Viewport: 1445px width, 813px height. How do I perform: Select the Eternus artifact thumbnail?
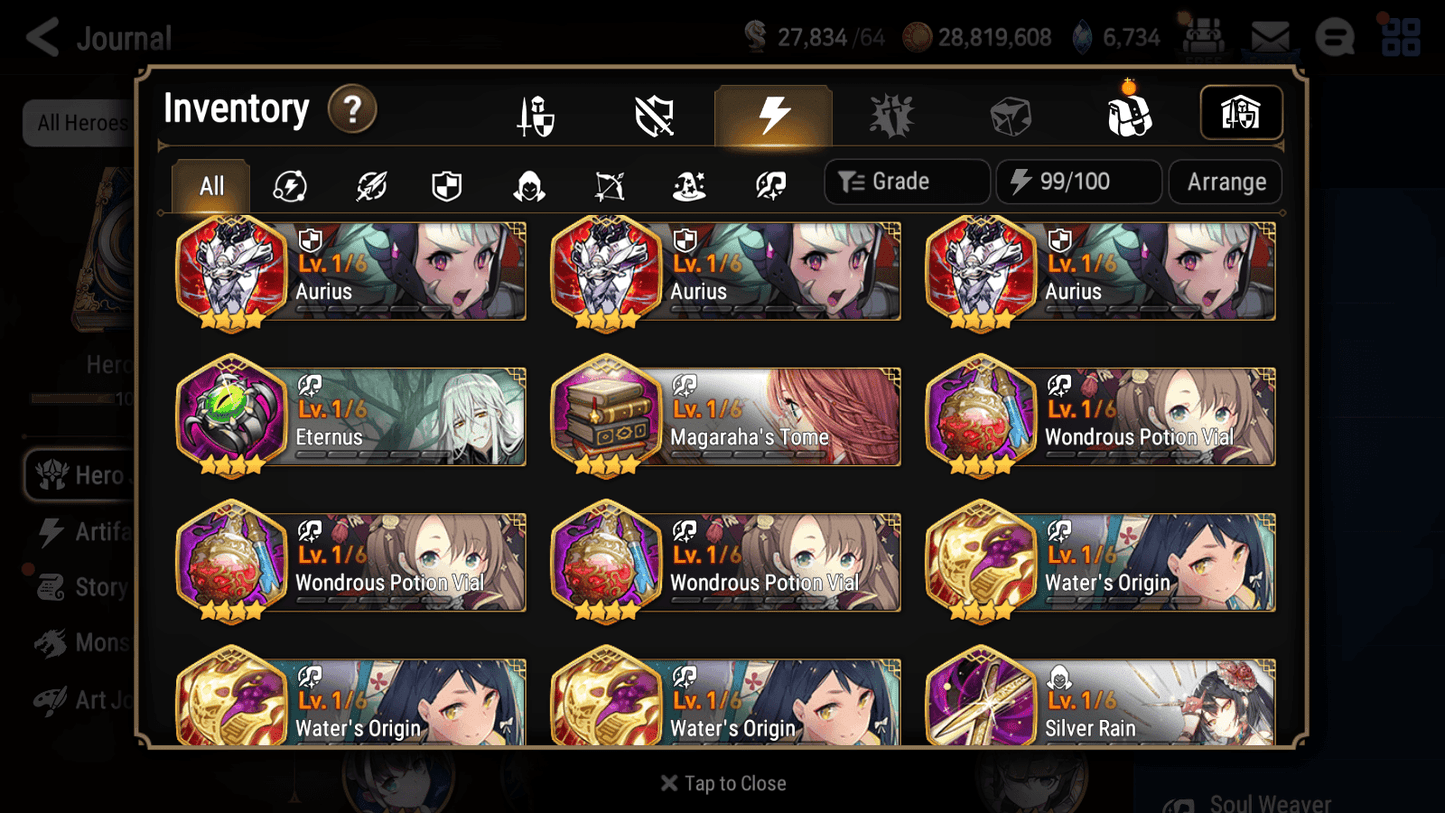coord(232,417)
